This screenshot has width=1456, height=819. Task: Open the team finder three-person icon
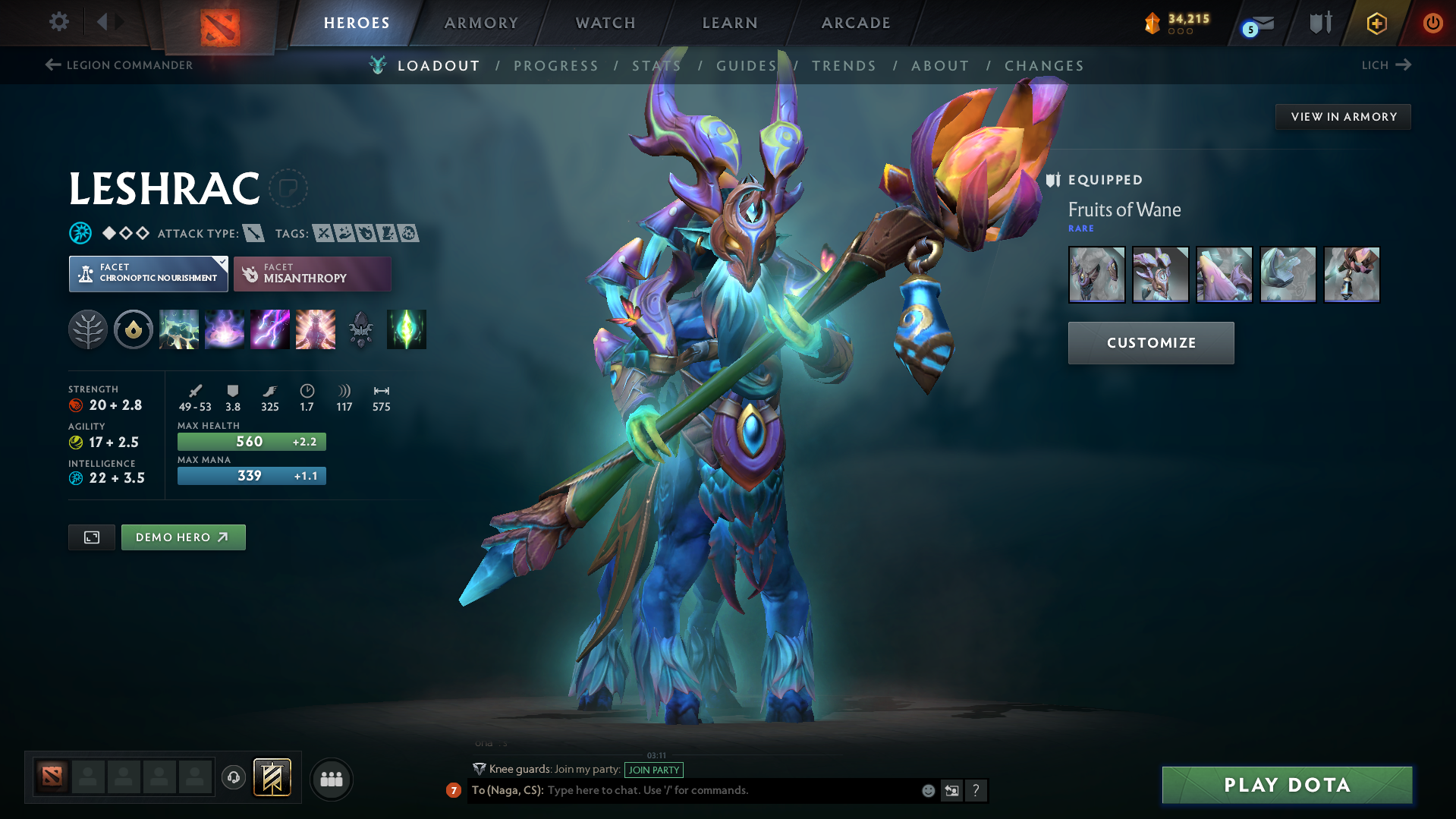tap(331, 779)
